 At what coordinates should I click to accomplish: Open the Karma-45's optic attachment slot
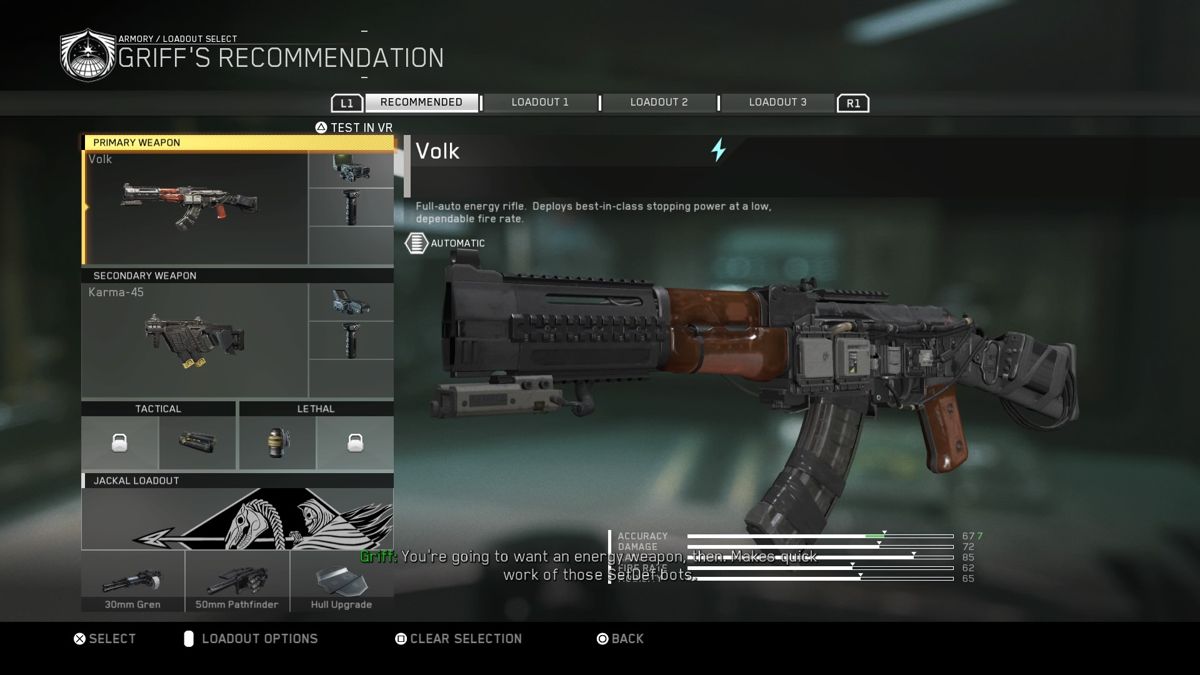(x=351, y=302)
